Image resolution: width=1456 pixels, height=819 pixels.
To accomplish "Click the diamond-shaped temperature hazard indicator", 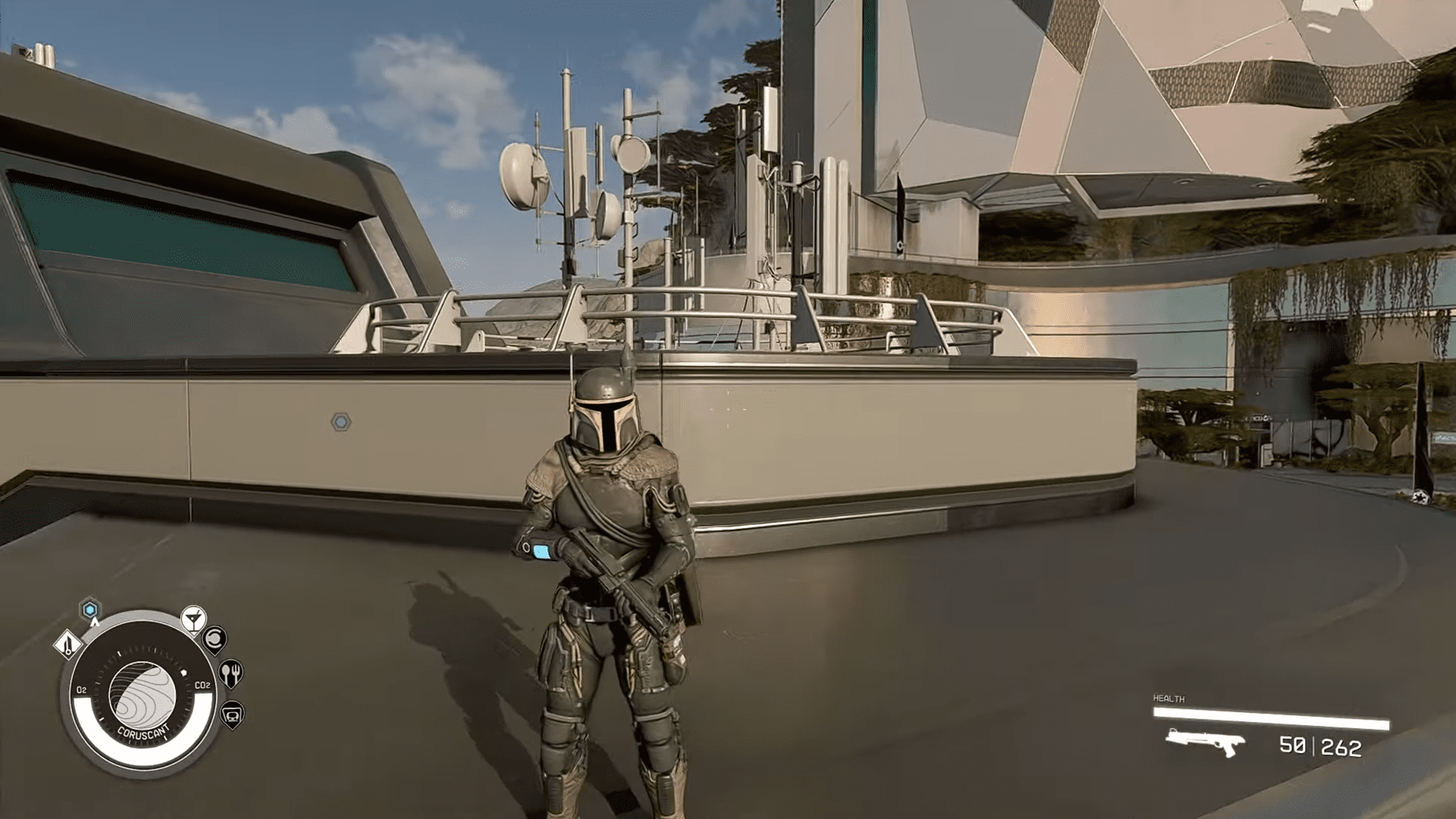I will pyautogui.click(x=68, y=646).
